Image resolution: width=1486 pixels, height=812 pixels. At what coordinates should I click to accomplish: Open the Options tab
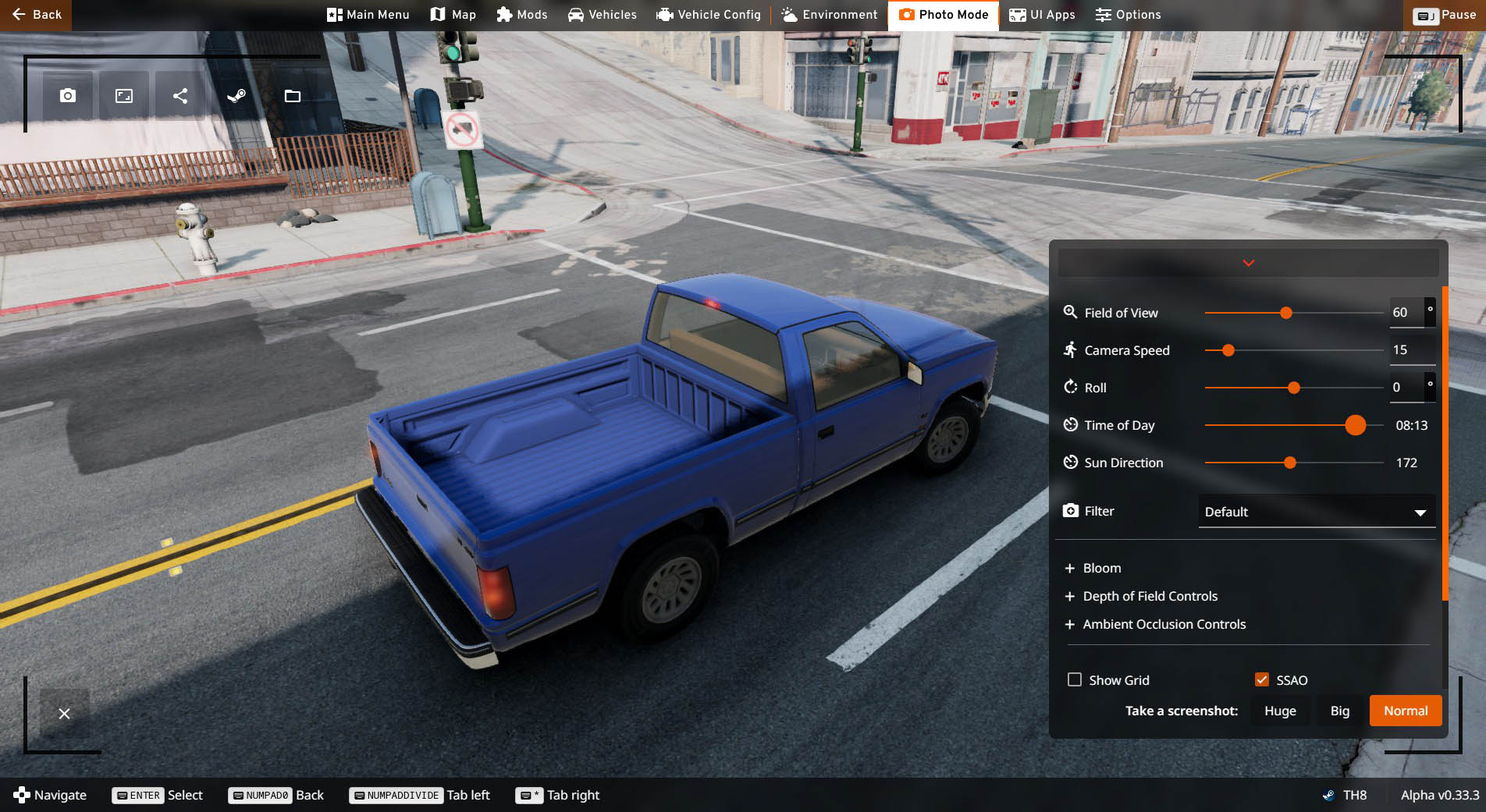coord(1128,15)
